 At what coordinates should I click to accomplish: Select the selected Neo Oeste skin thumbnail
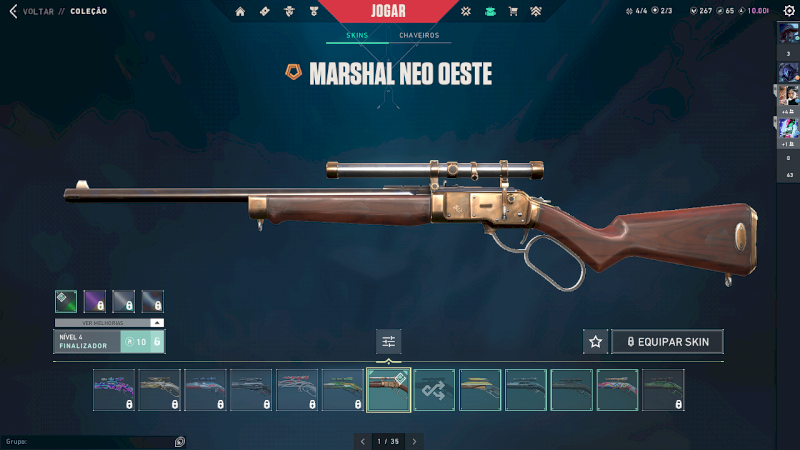tap(389, 390)
